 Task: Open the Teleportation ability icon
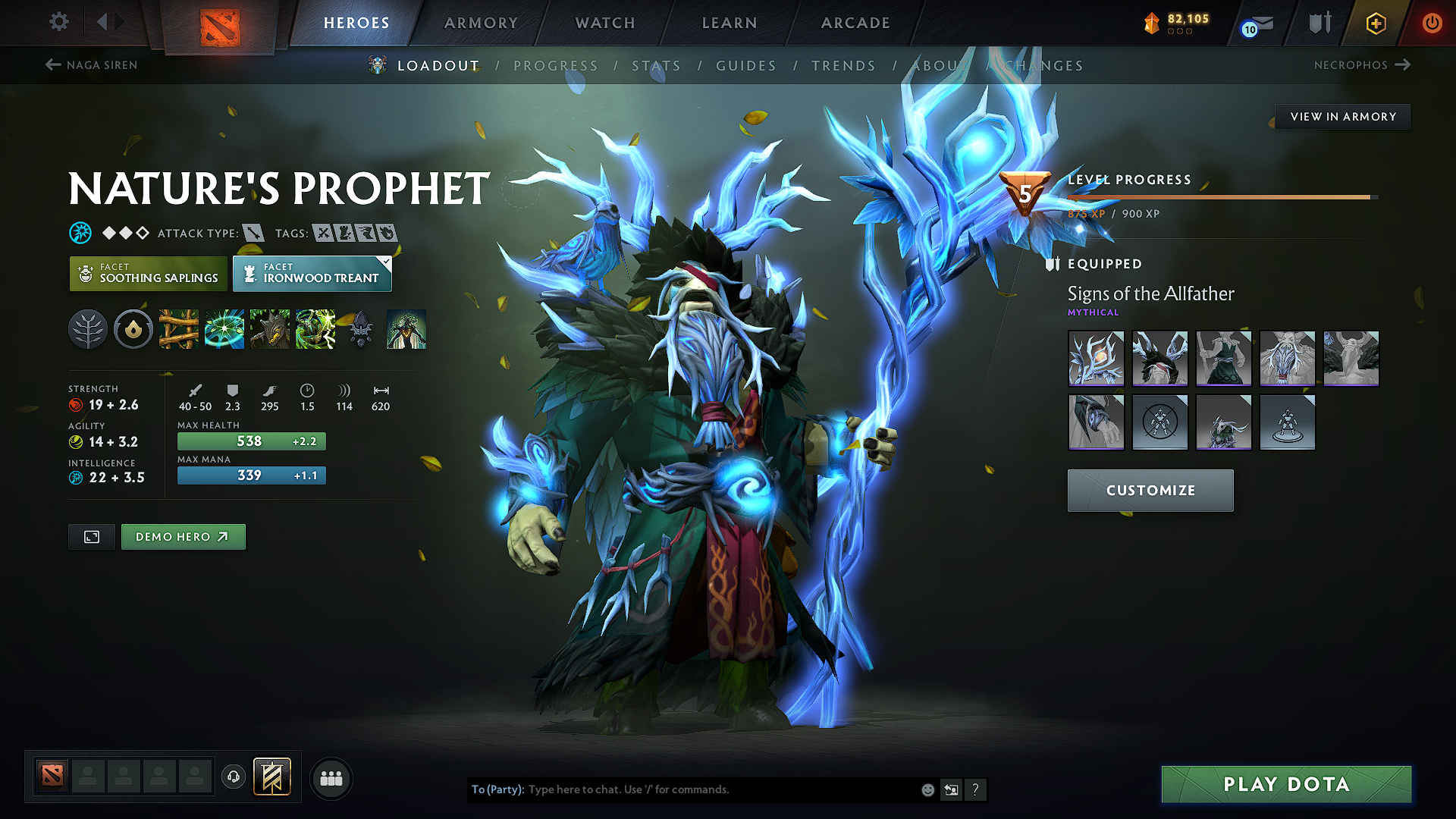click(224, 329)
